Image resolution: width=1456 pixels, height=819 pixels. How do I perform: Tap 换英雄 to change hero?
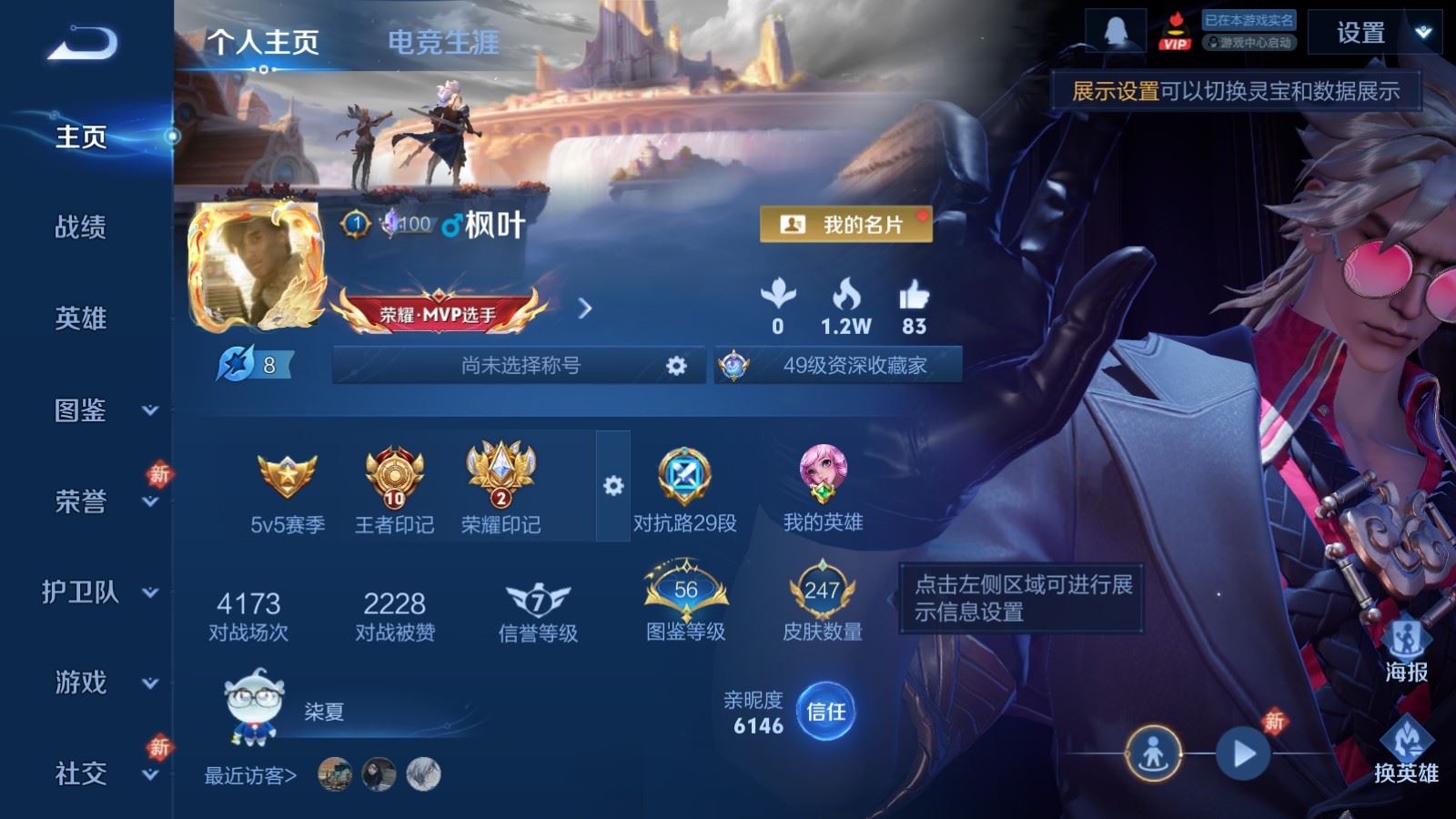pyautogui.click(x=1406, y=750)
